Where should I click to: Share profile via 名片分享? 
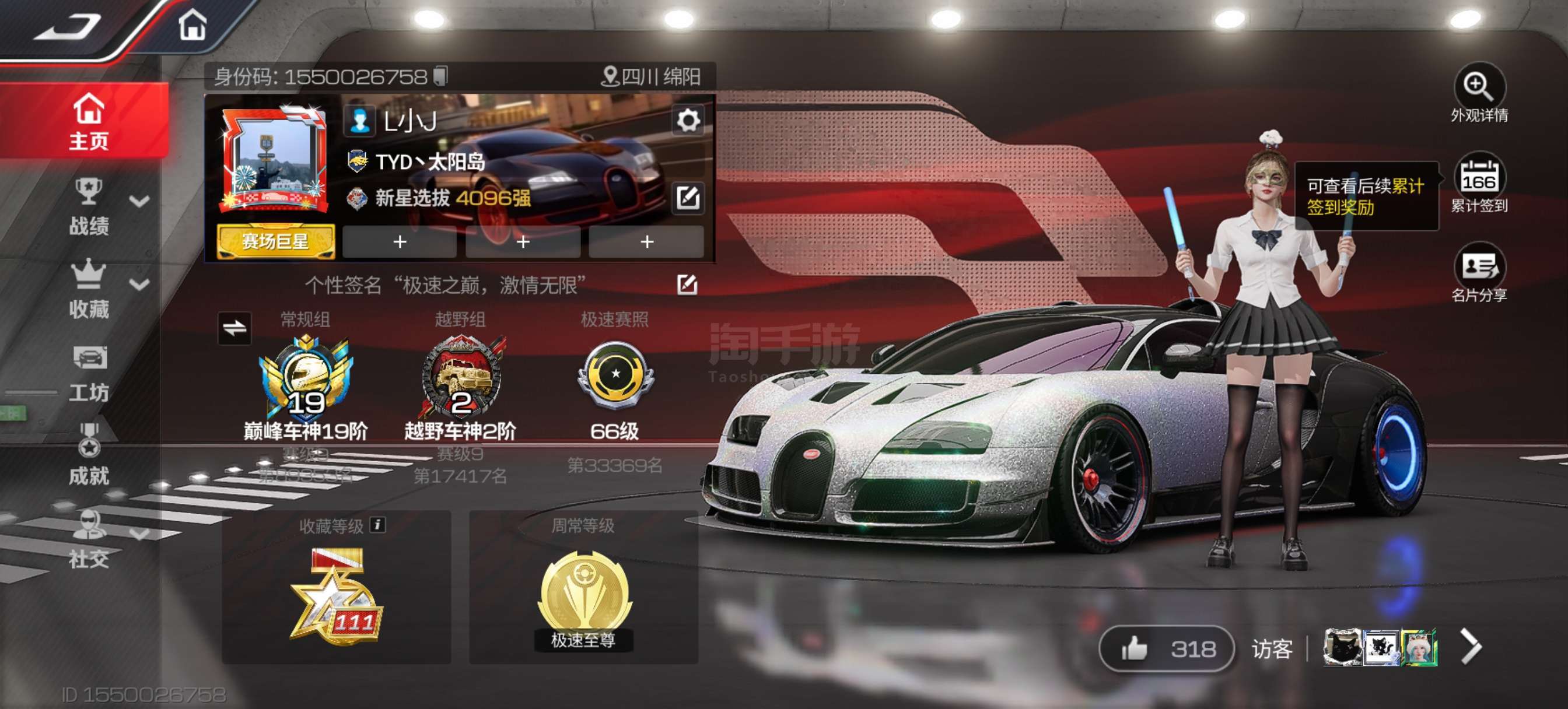tap(1479, 268)
